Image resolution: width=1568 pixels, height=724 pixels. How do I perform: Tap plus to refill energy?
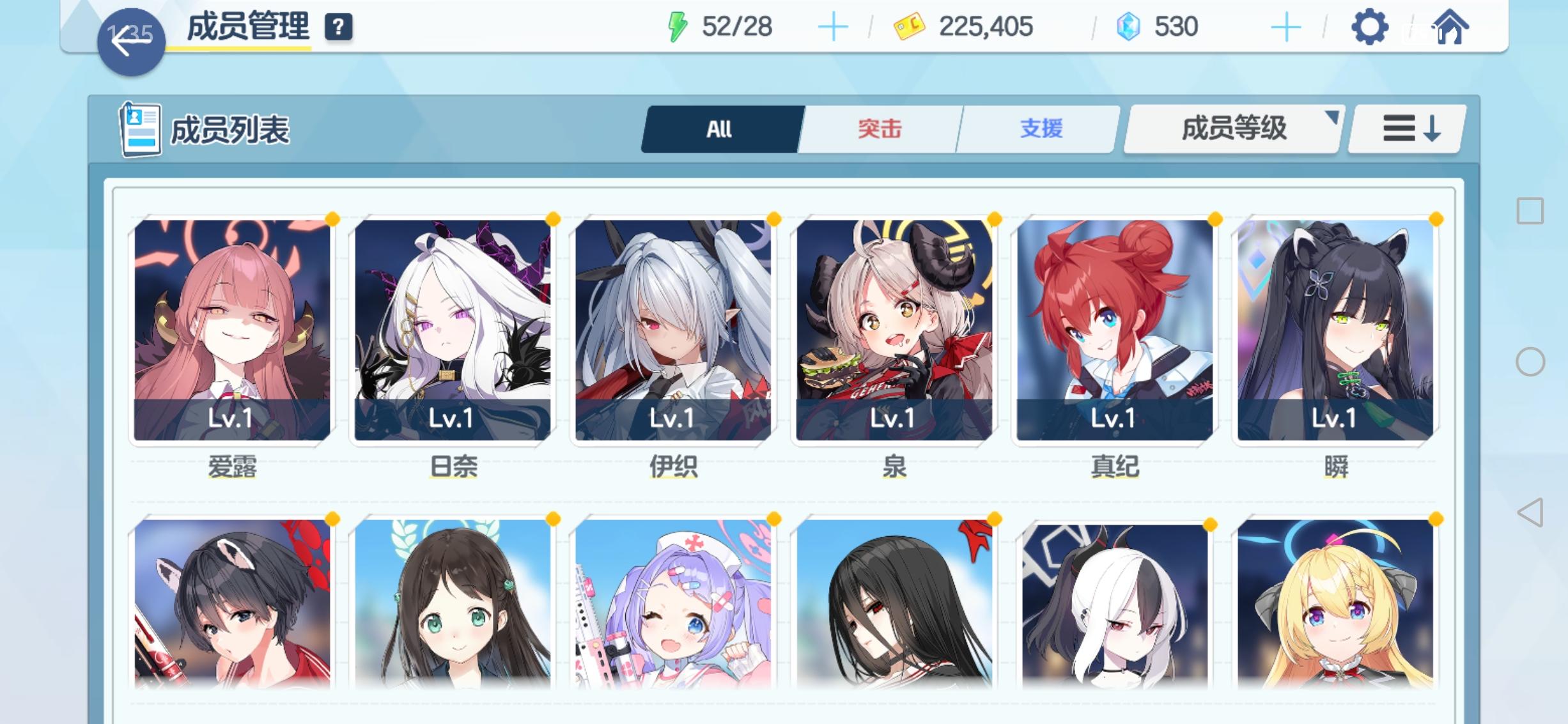pyautogui.click(x=834, y=26)
